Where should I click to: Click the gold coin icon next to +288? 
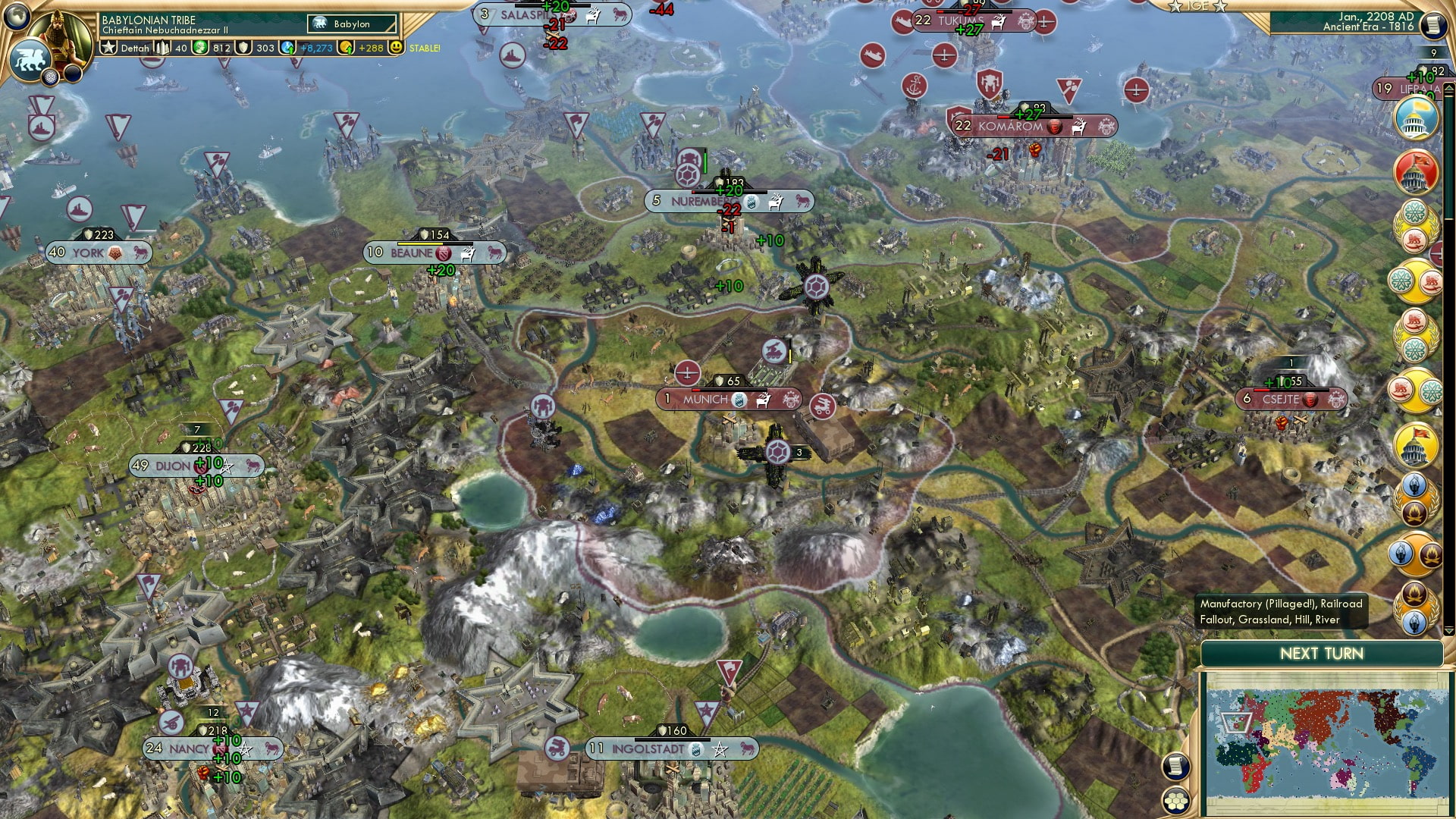click(x=345, y=49)
